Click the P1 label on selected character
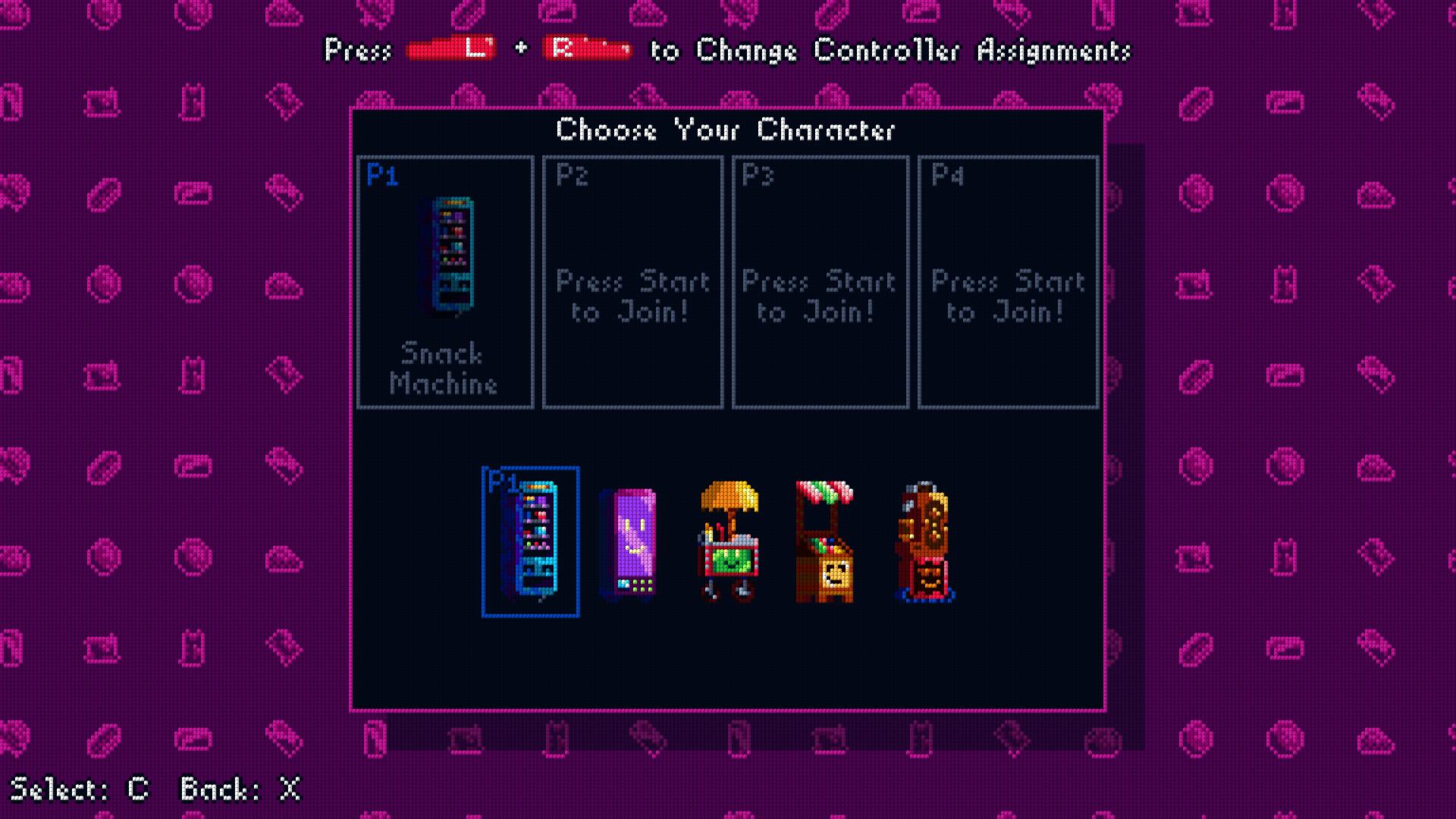 (x=503, y=482)
